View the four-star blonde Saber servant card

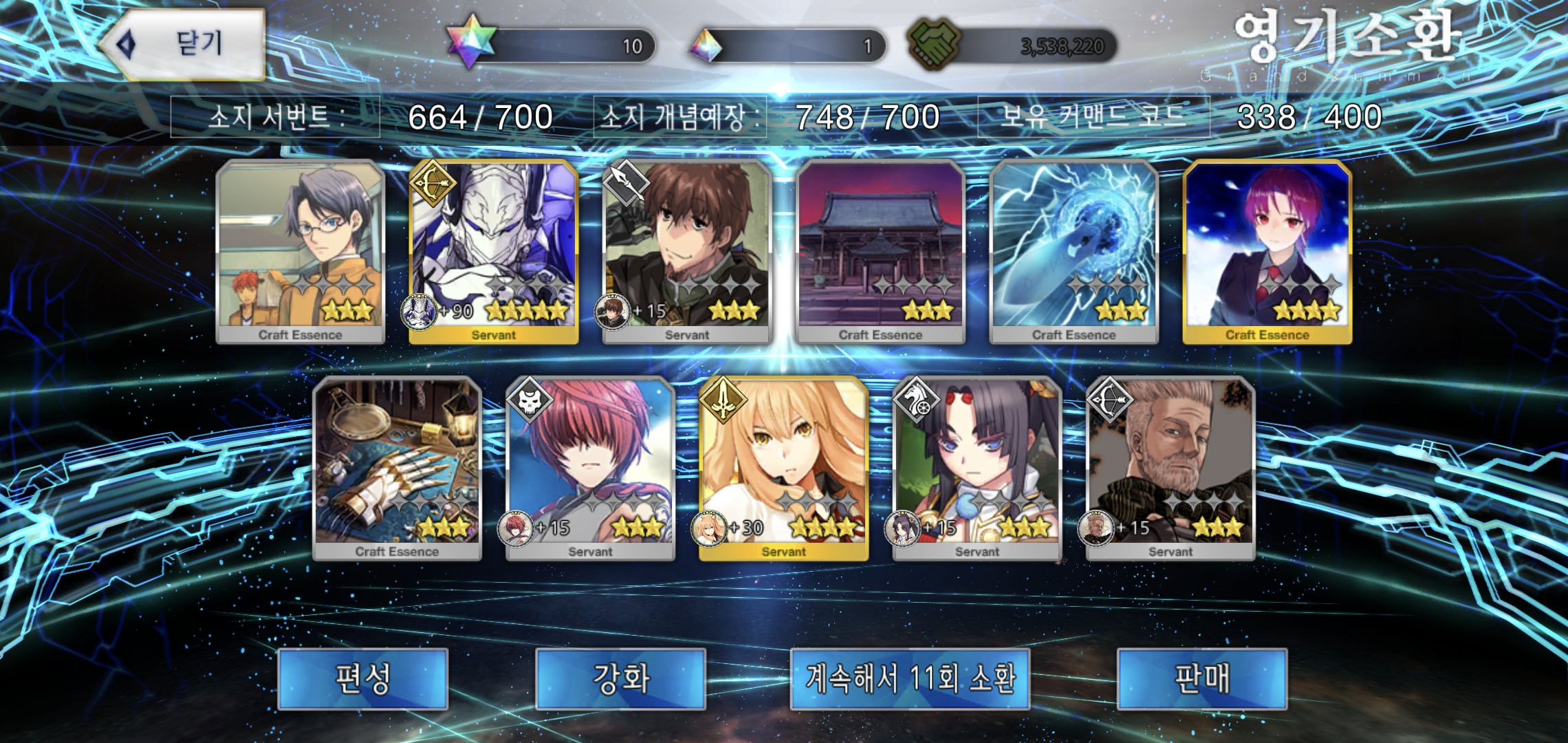coord(783,469)
